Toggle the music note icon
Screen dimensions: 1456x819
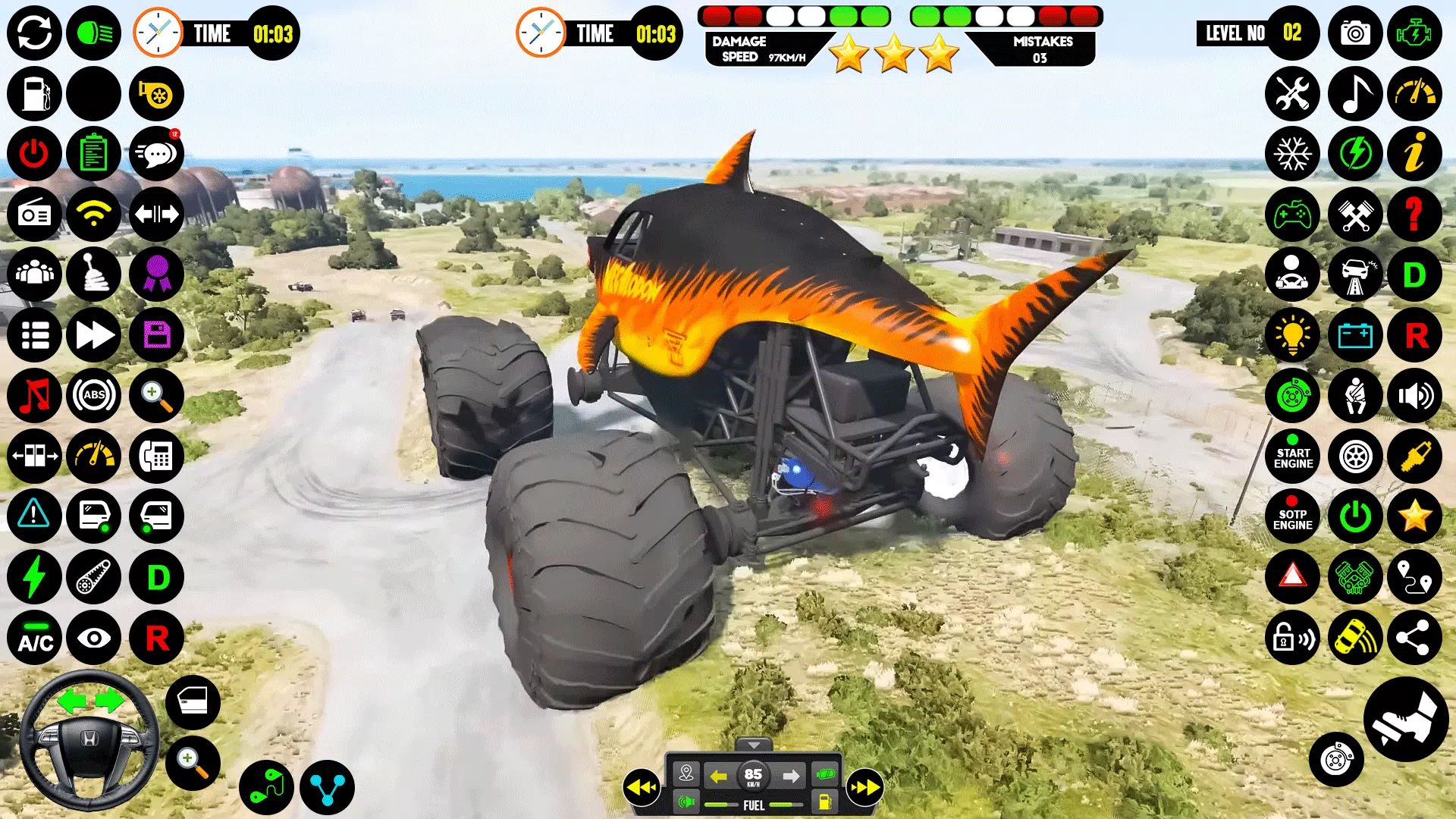tap(1354, 94)
